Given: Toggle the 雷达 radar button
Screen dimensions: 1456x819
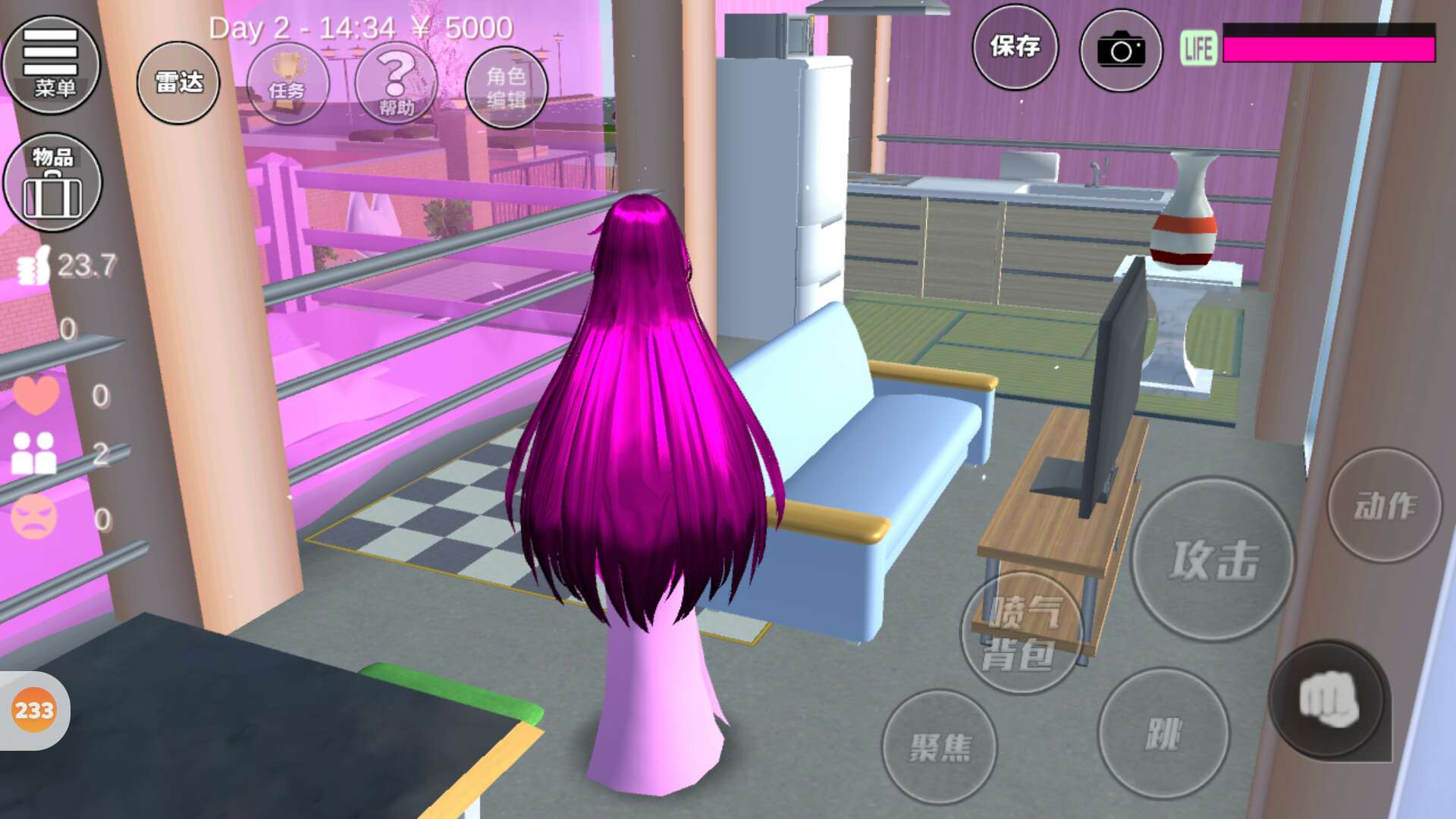Looking at the screenshot, I should click(x=178, y=83).
